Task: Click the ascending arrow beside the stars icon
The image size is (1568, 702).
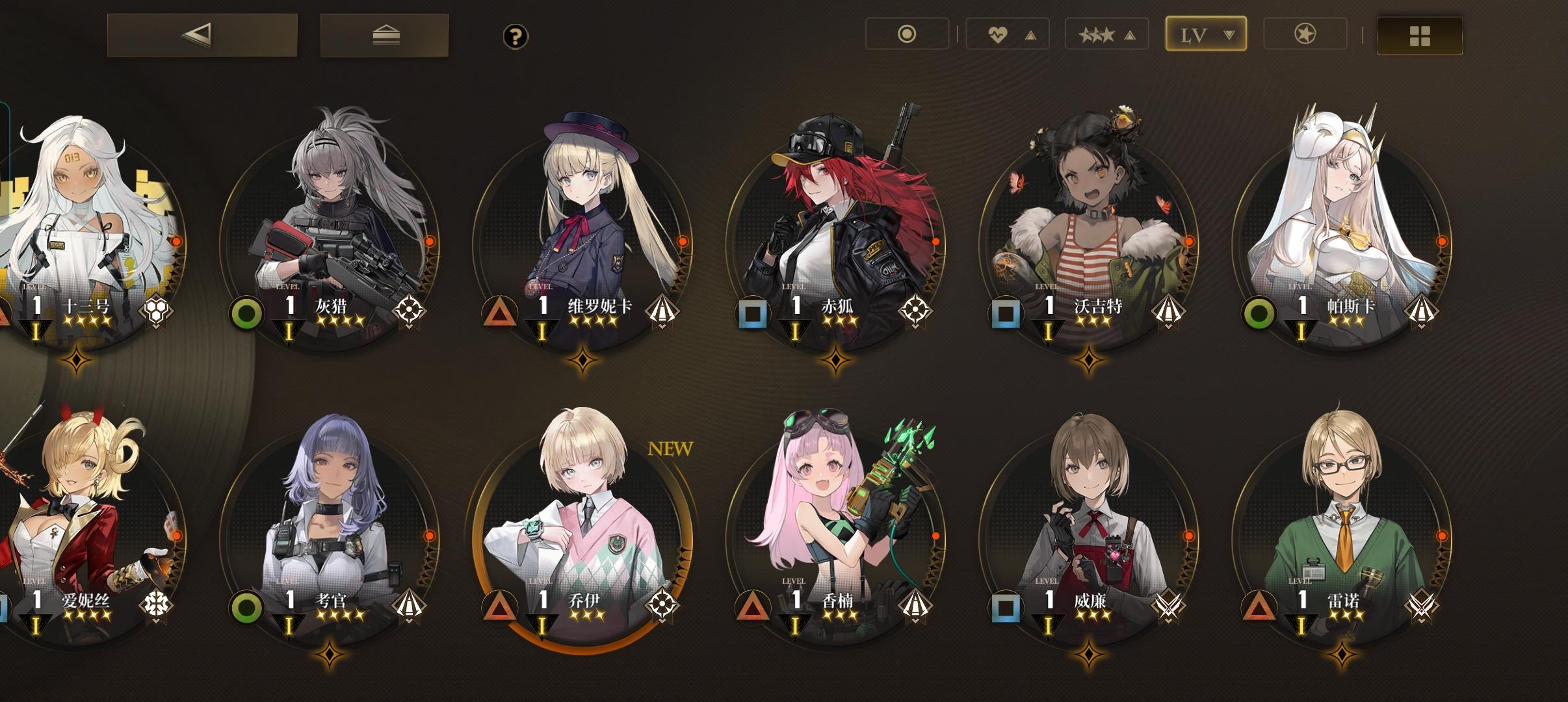Action: pyautogui.click(x=1129, y=34)
